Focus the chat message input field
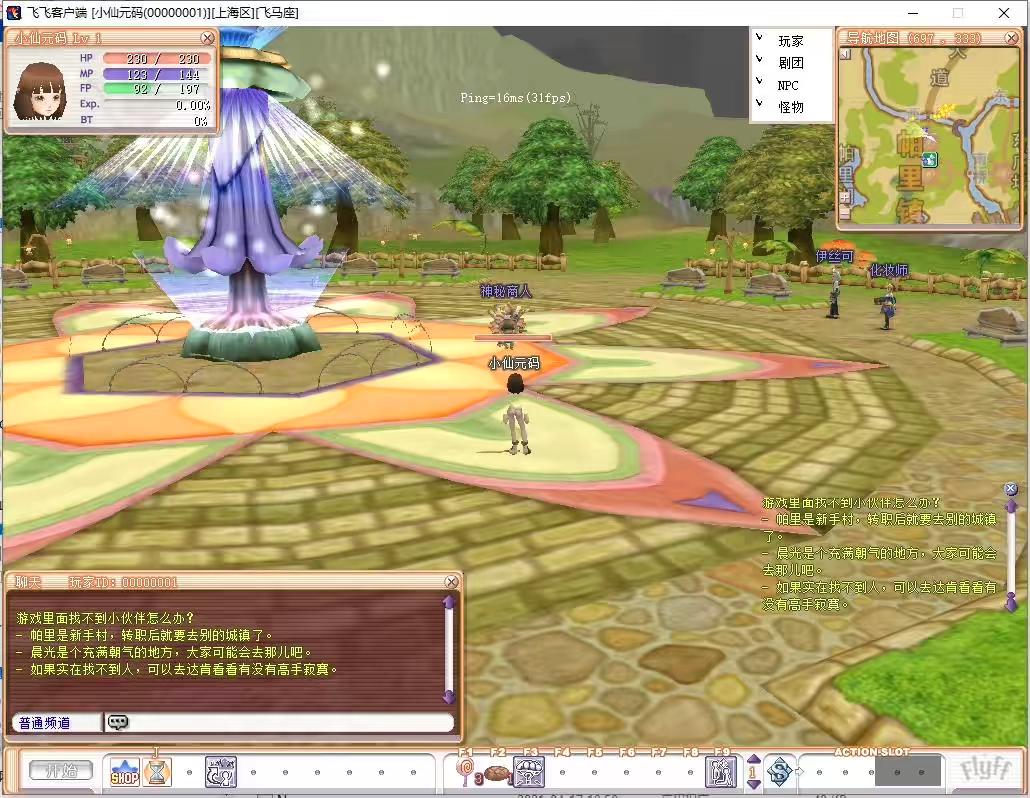This screenshot has height=798, width=1030. tap(290, 722)
